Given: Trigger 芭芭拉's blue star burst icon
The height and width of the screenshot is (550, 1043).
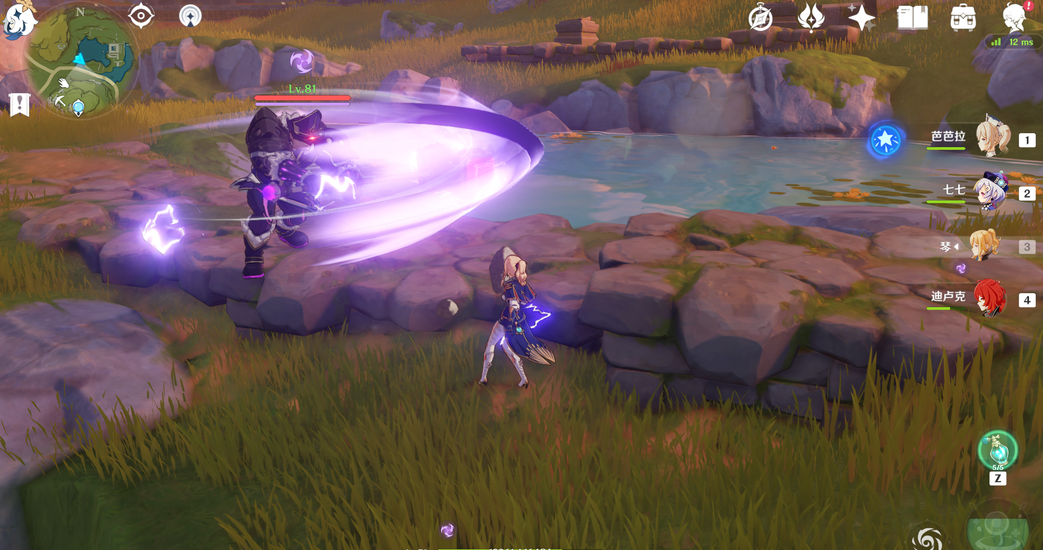Looking at the screenshot, I should [x=885, y=141].
